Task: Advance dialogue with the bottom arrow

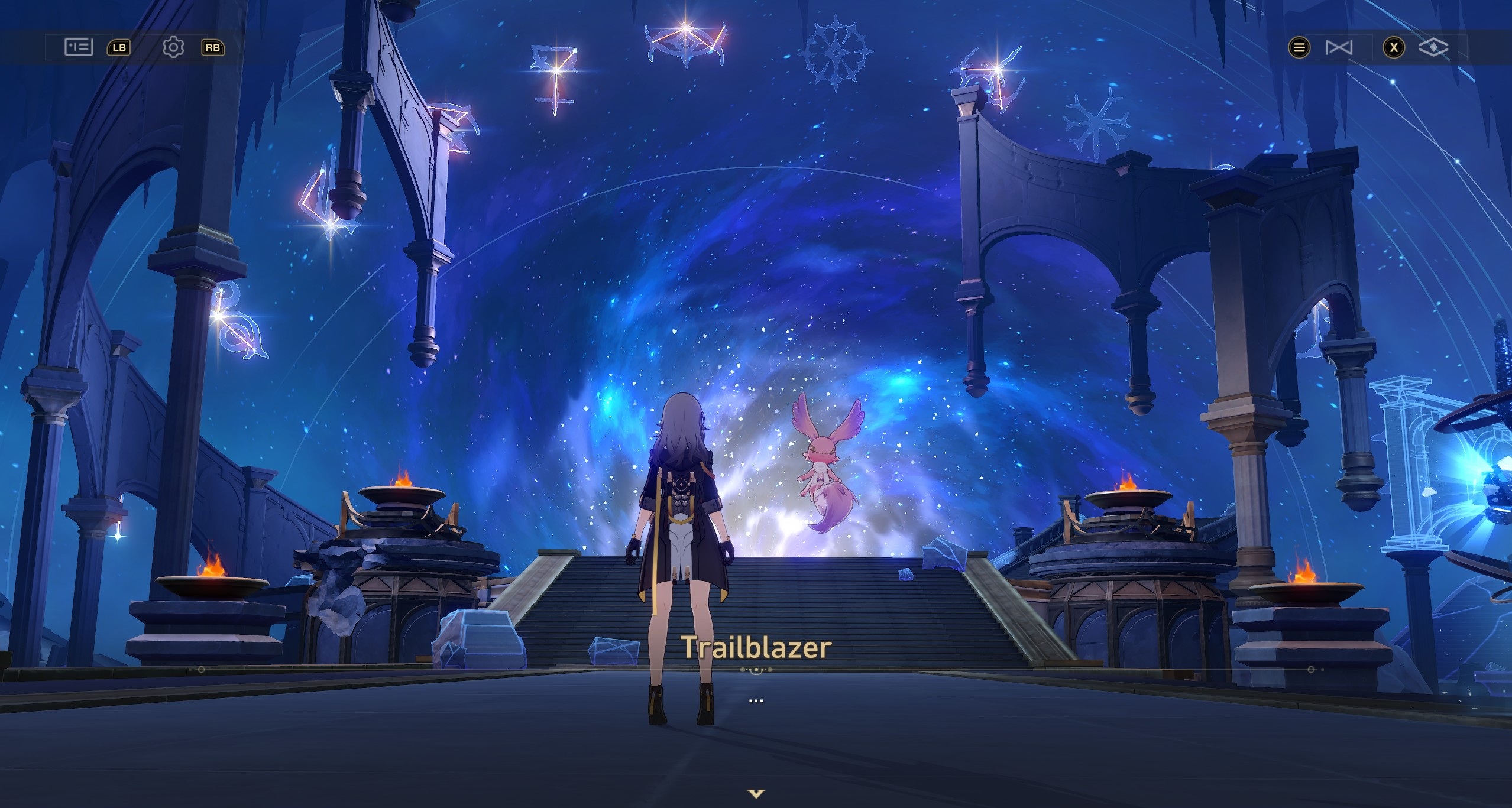Action: click(x=756, y=793)
